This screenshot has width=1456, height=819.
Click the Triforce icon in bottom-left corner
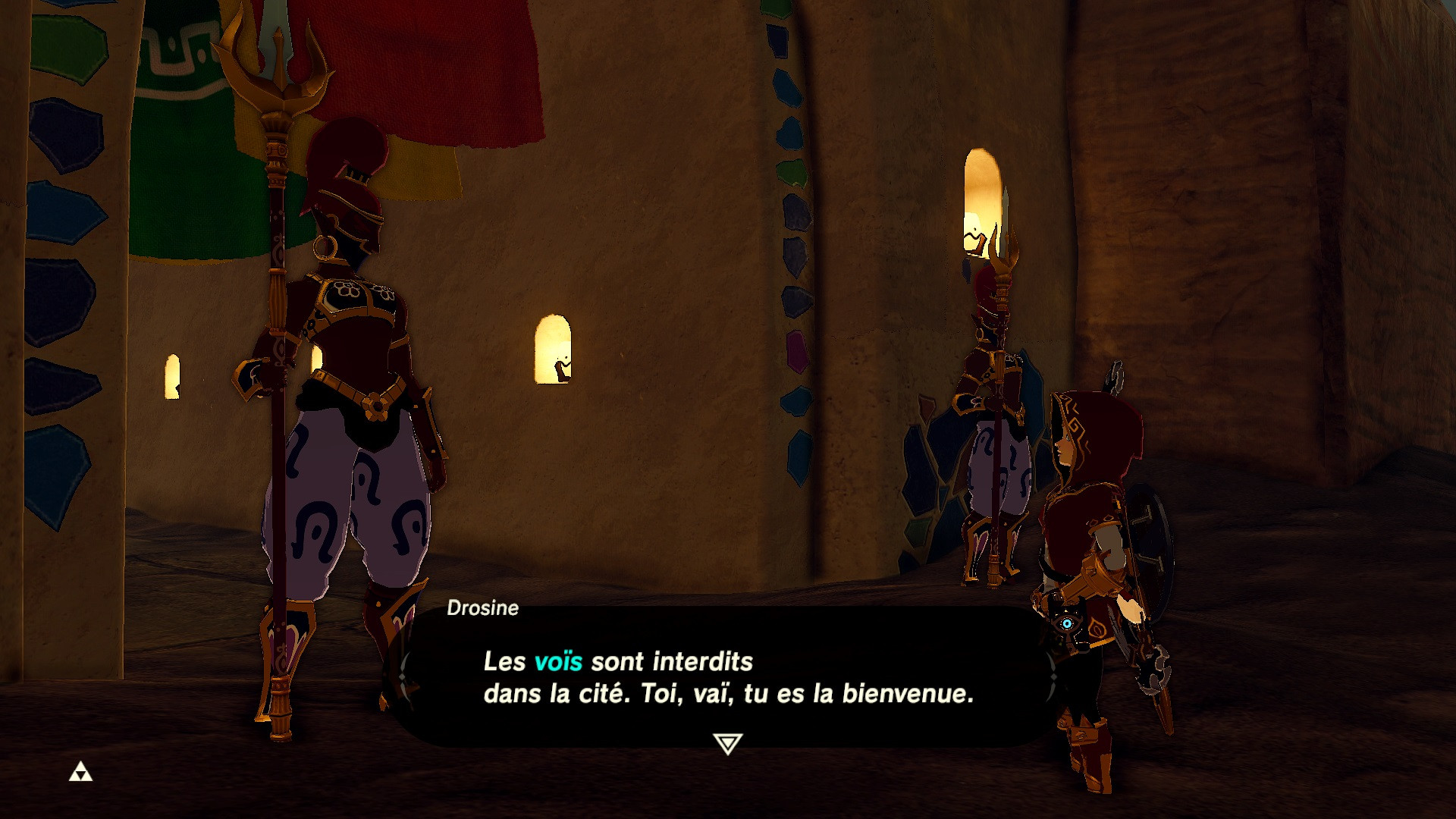click(x=81, y=770)
